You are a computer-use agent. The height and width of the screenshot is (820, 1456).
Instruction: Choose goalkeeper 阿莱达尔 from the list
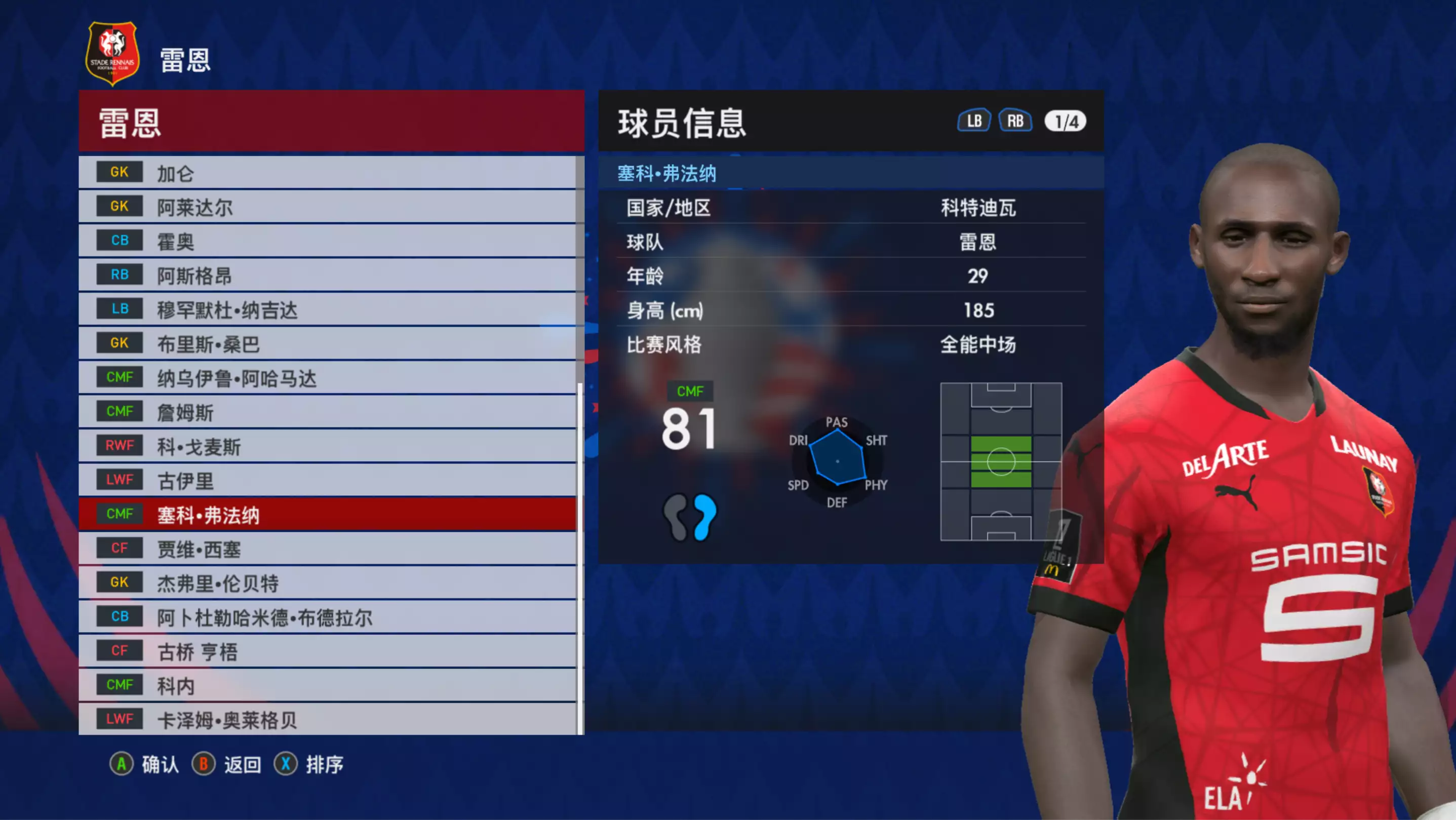[328, 207]
